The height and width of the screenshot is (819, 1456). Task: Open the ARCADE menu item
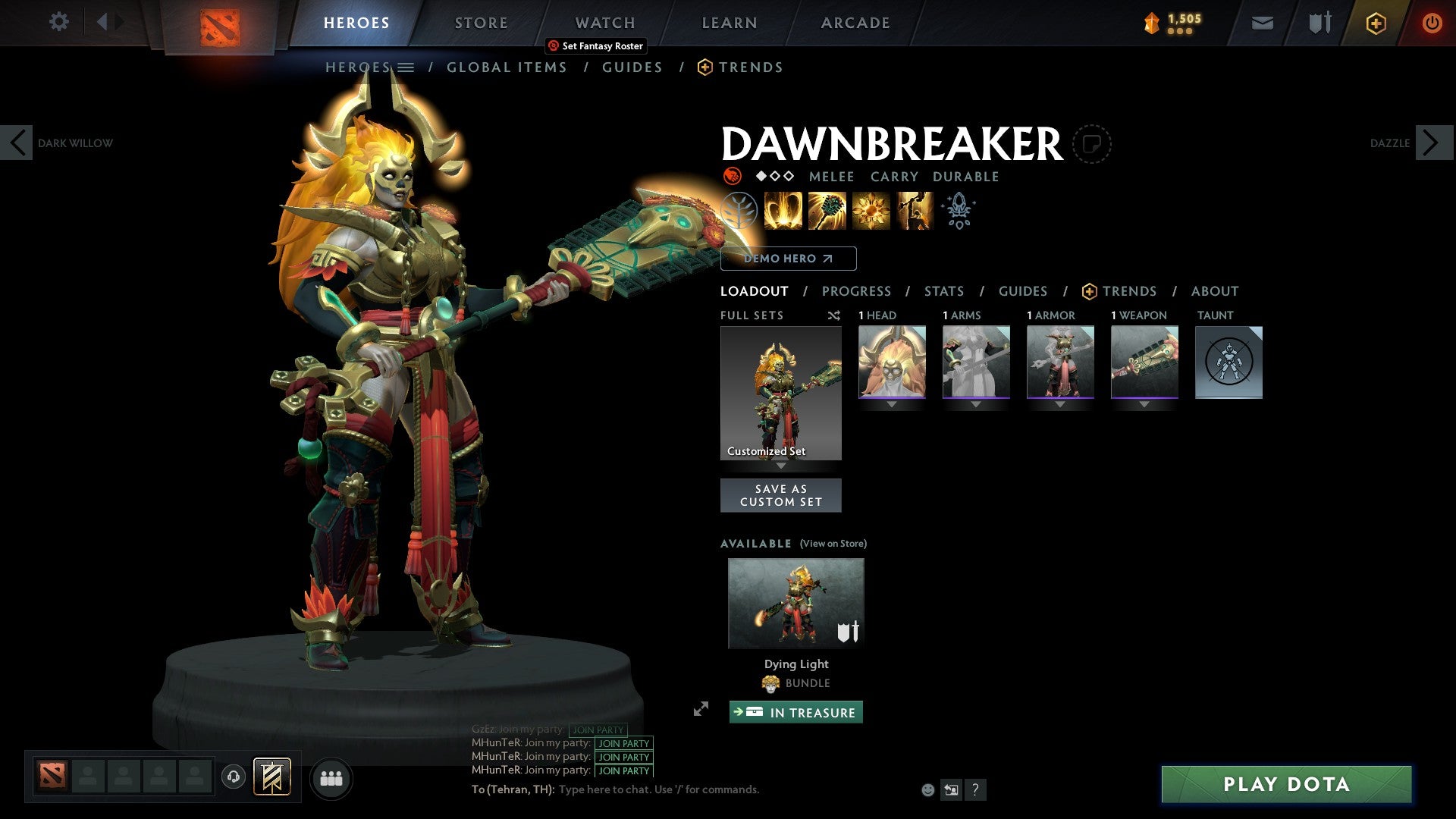pyautogui.click(x=855, y=23)
